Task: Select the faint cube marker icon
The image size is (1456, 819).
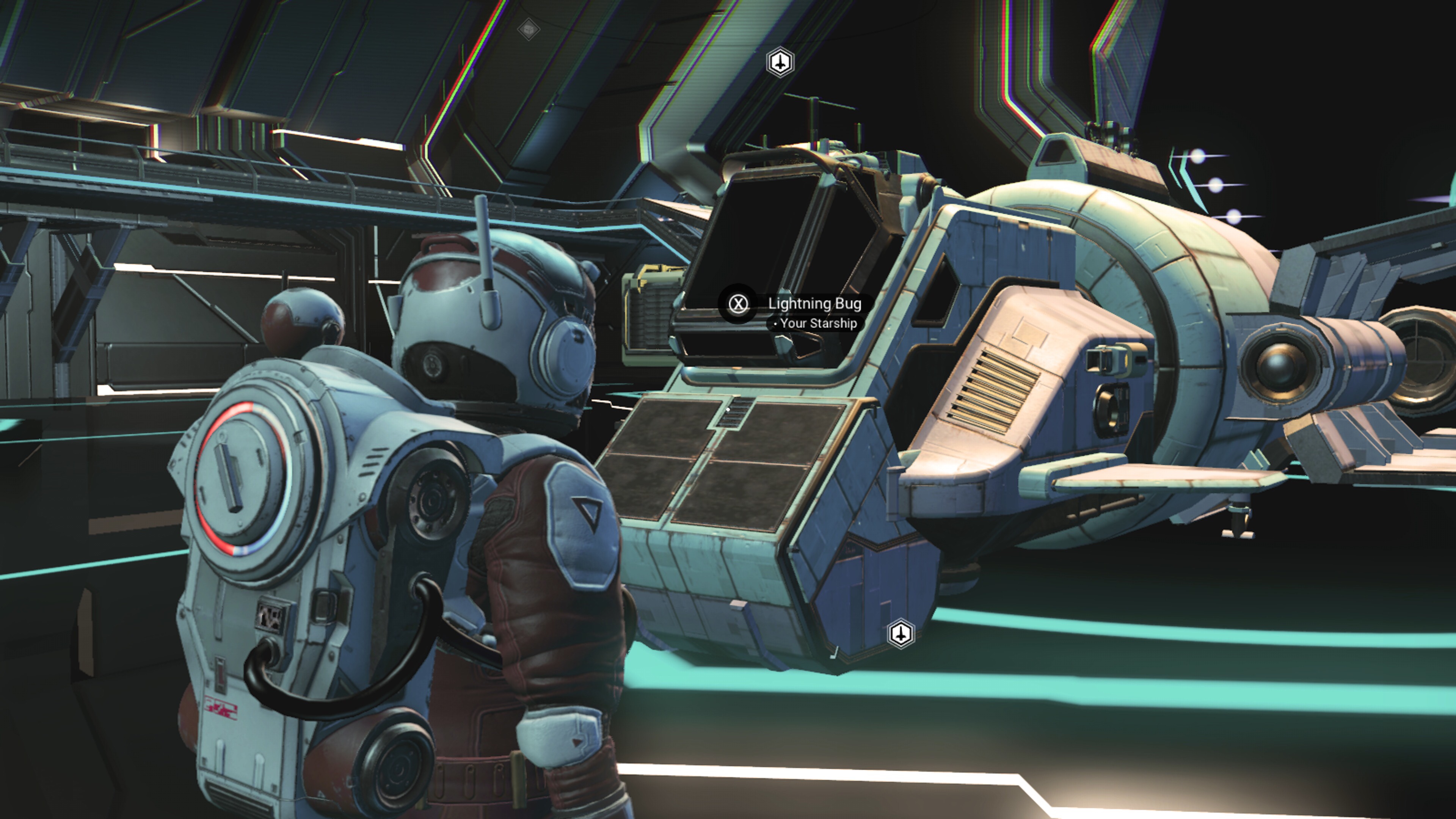Action: click(529, 29)
